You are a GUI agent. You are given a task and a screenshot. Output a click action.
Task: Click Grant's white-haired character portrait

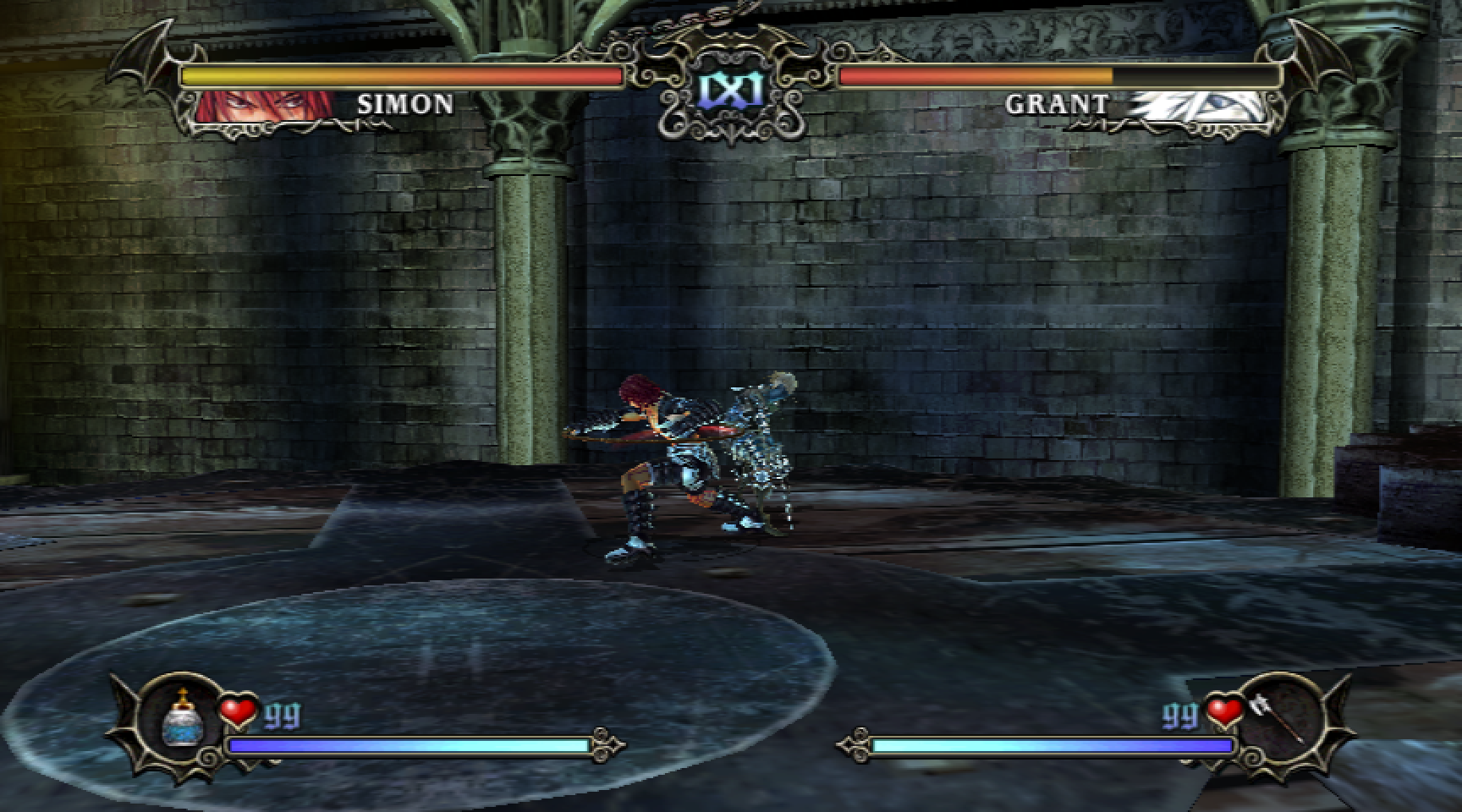(1201, 107)
